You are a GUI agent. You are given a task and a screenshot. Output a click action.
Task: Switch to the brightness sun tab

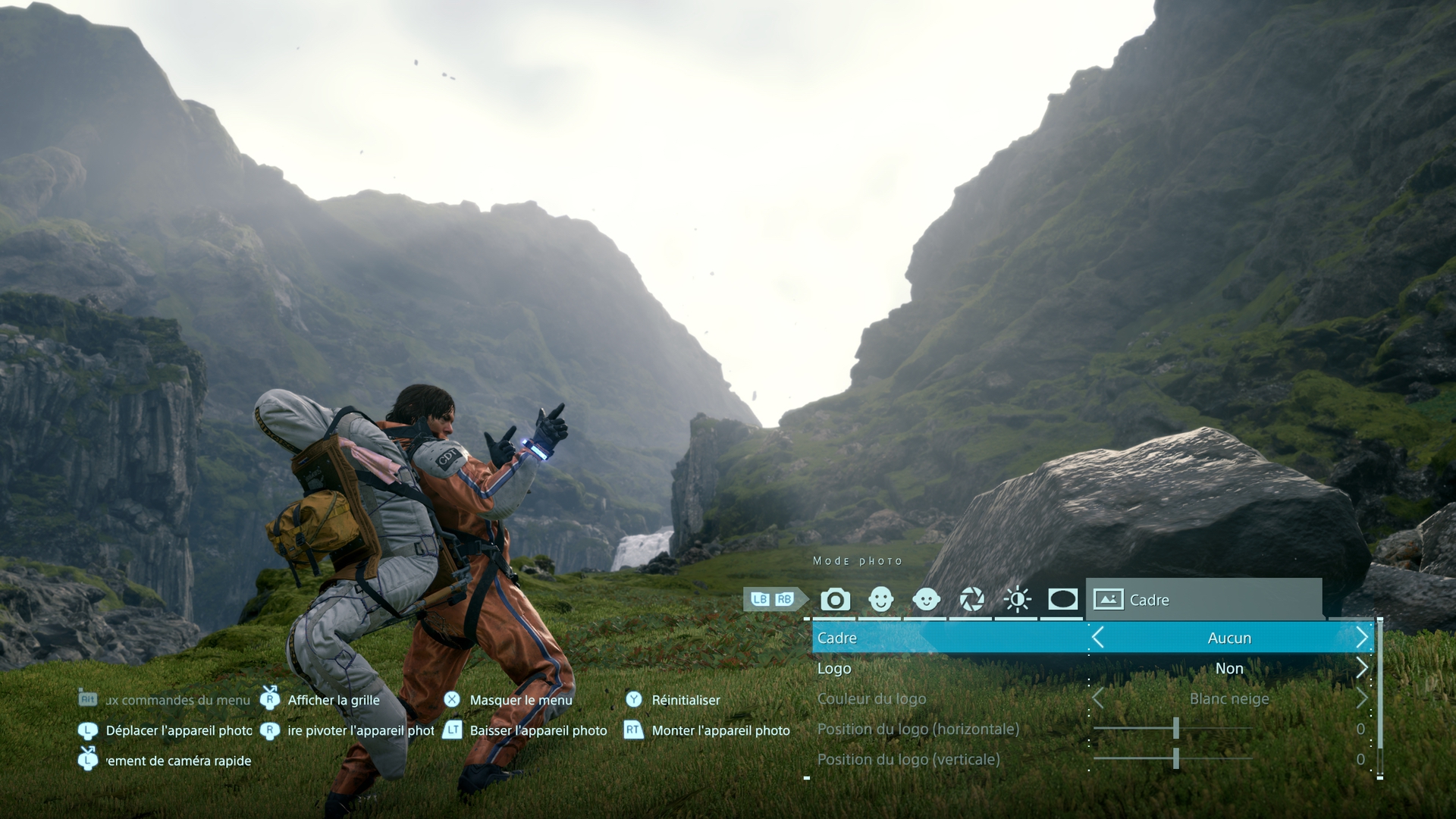click(1017, 600)
